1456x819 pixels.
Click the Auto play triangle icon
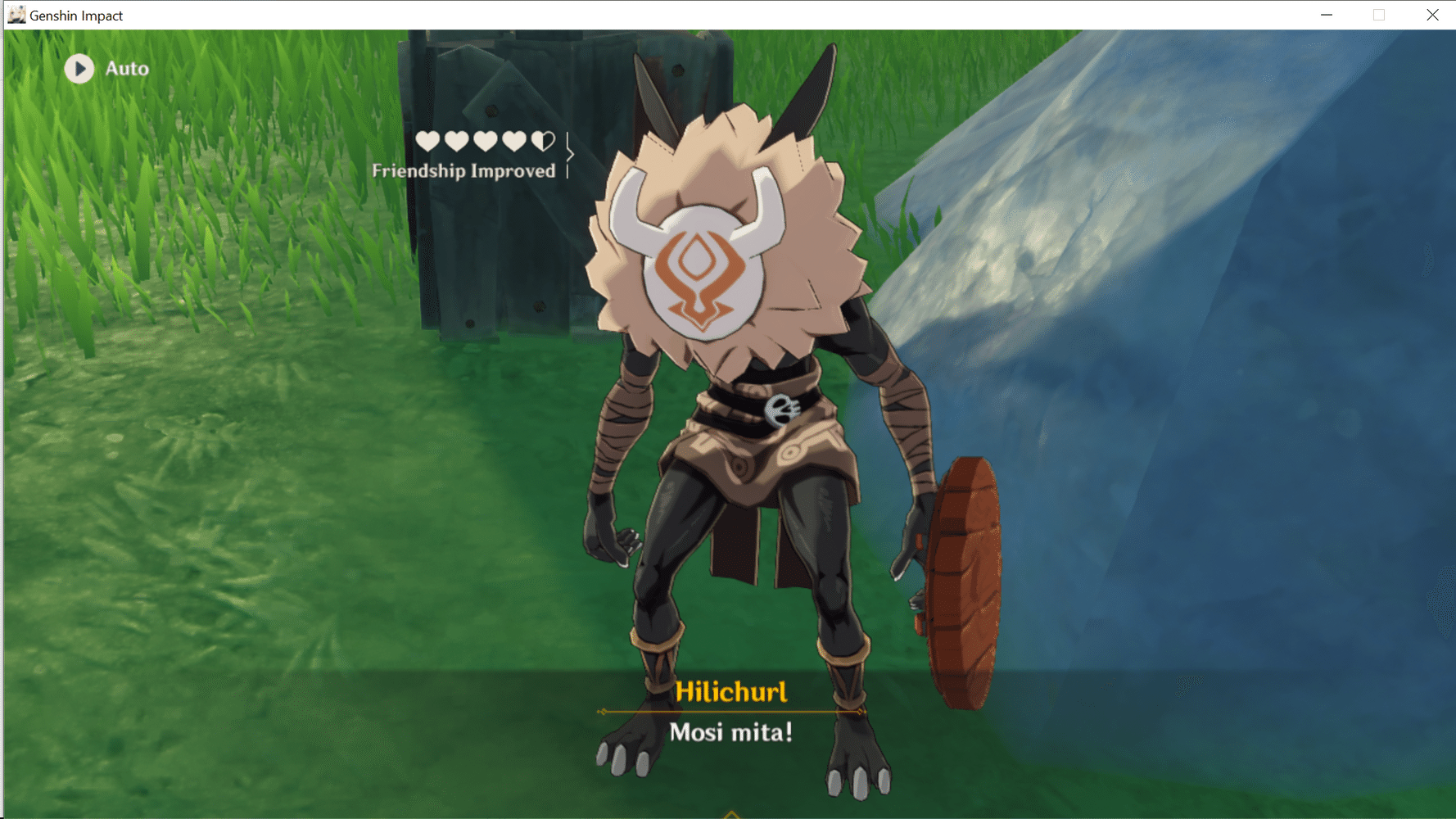(79, 69)
